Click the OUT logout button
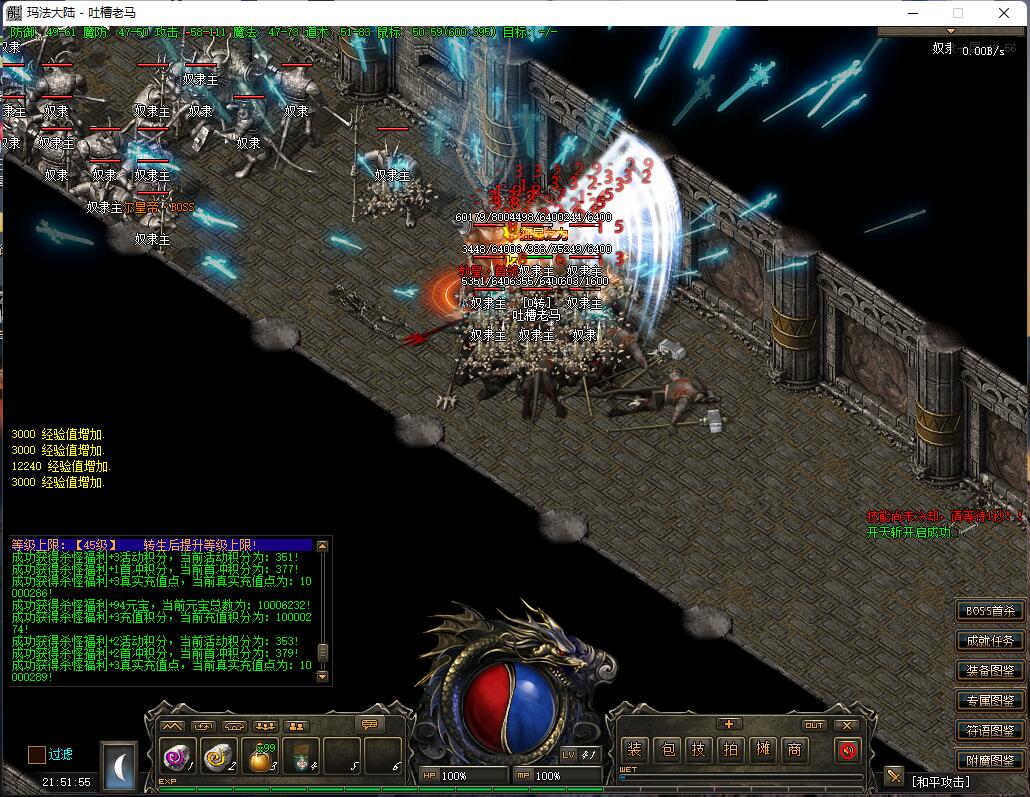This screenshot has width=1030, height=797. (x=815, y=725)
